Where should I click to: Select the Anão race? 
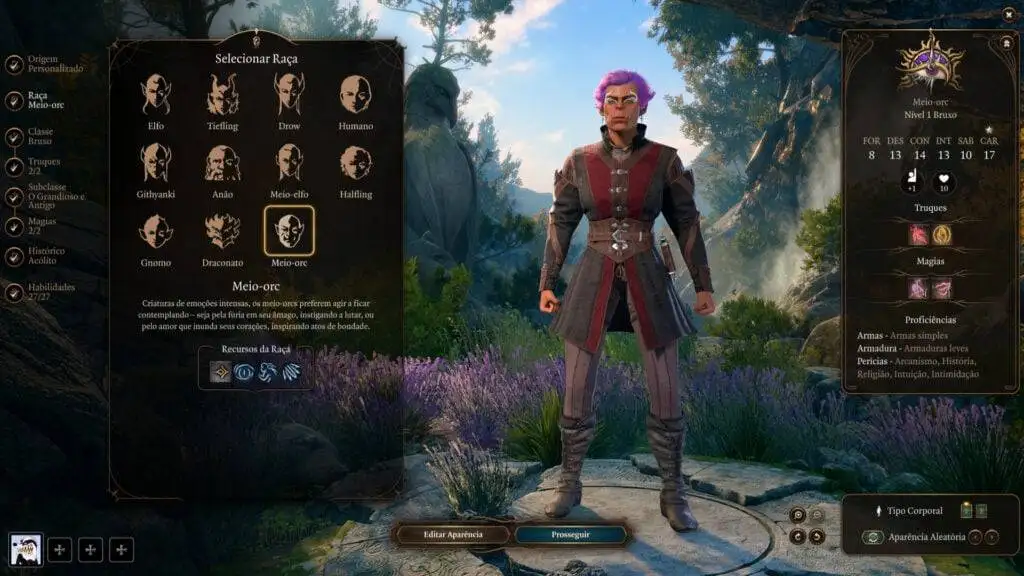[x=222, y=163]
